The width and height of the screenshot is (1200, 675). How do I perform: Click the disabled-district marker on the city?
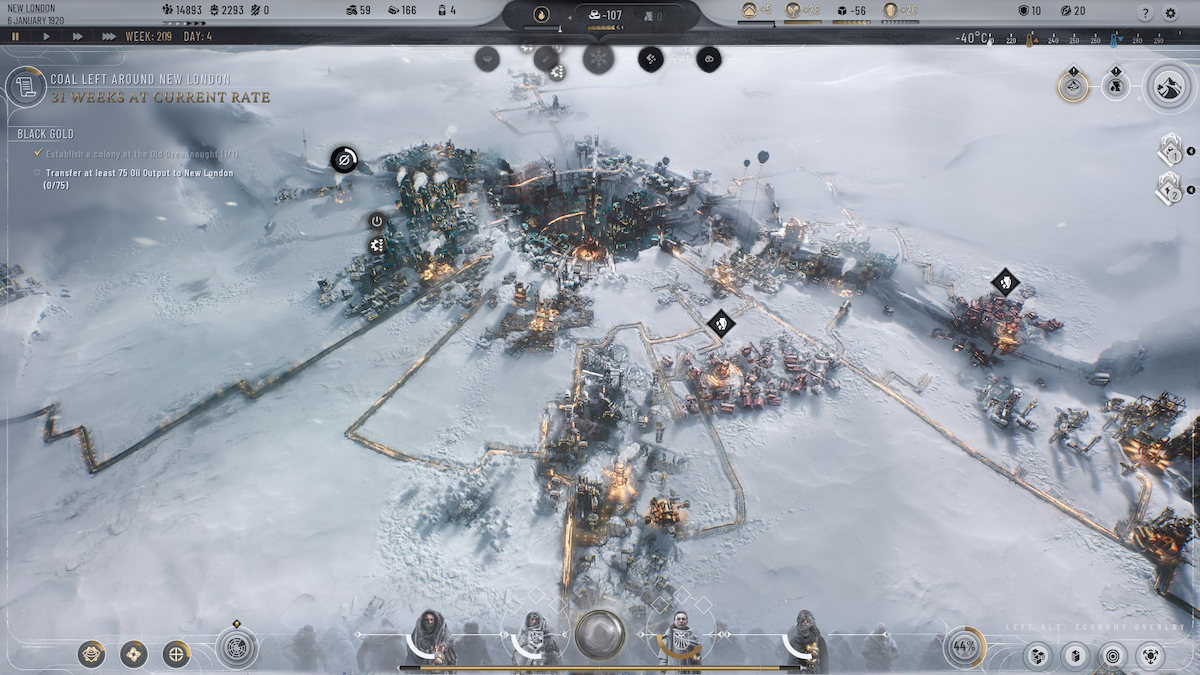point(344,159)
